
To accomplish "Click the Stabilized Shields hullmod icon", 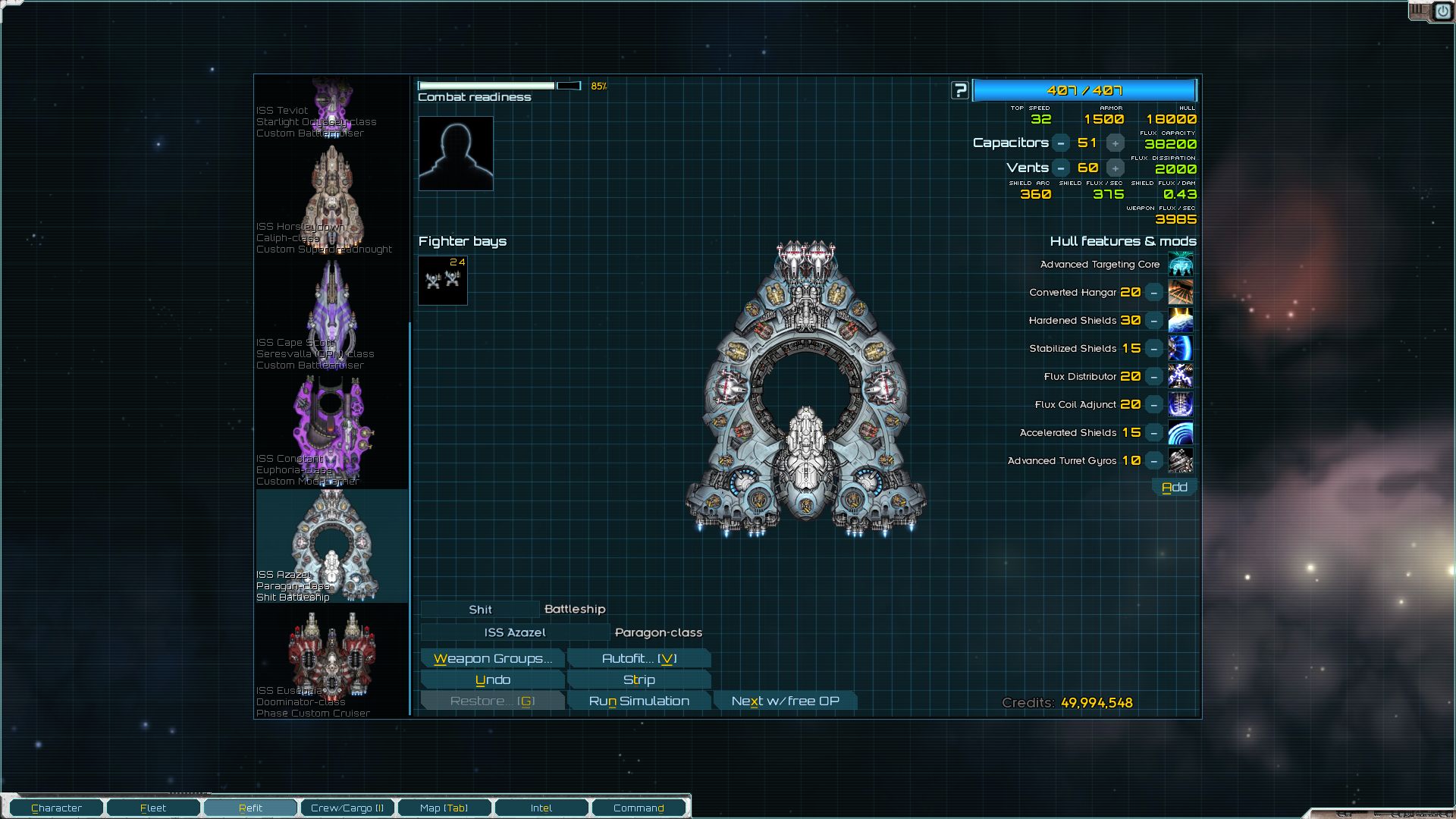I will 1181,348.
